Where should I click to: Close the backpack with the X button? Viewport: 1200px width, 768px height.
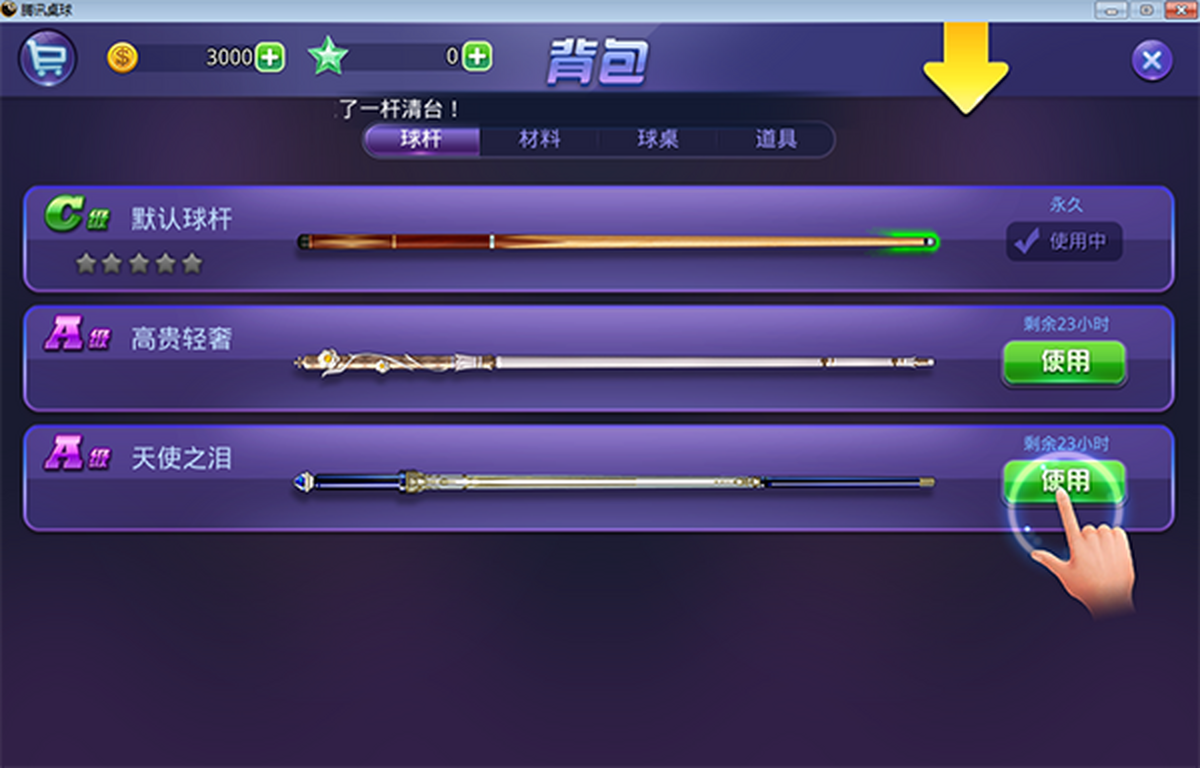[x=1151, y=61]
